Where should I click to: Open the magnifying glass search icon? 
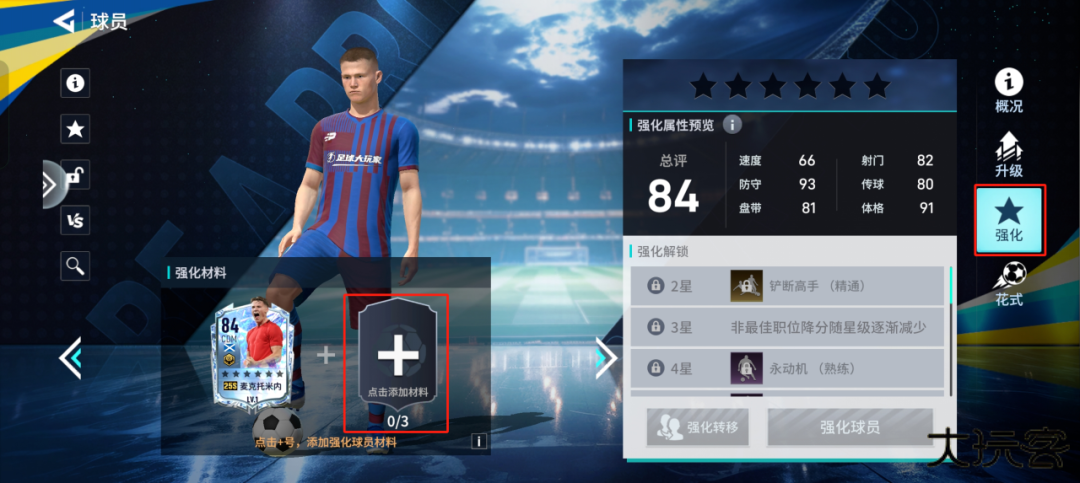tap(74, 265)
